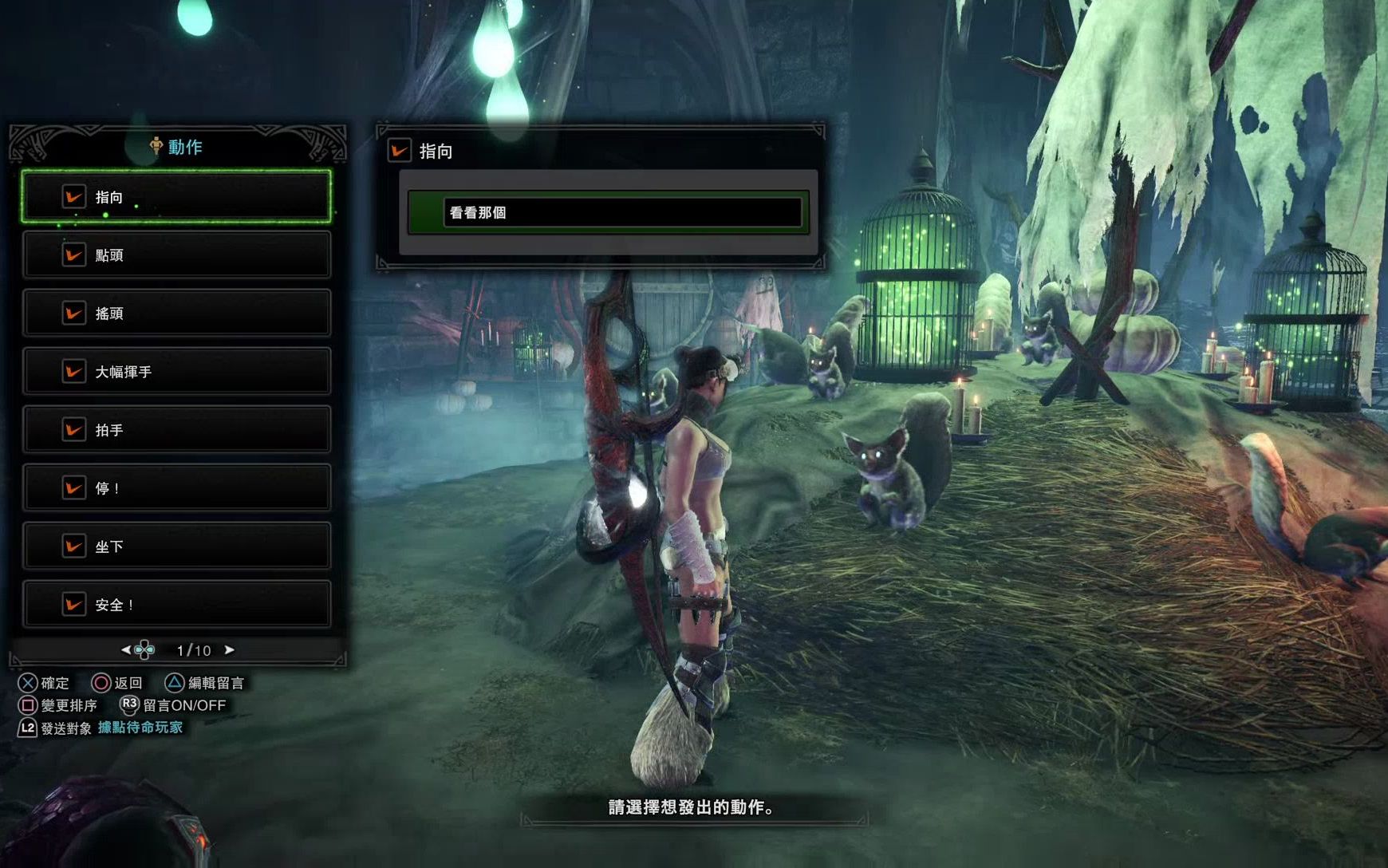
Task: Select the 指向 gesture entry
Action: (176, 197)
